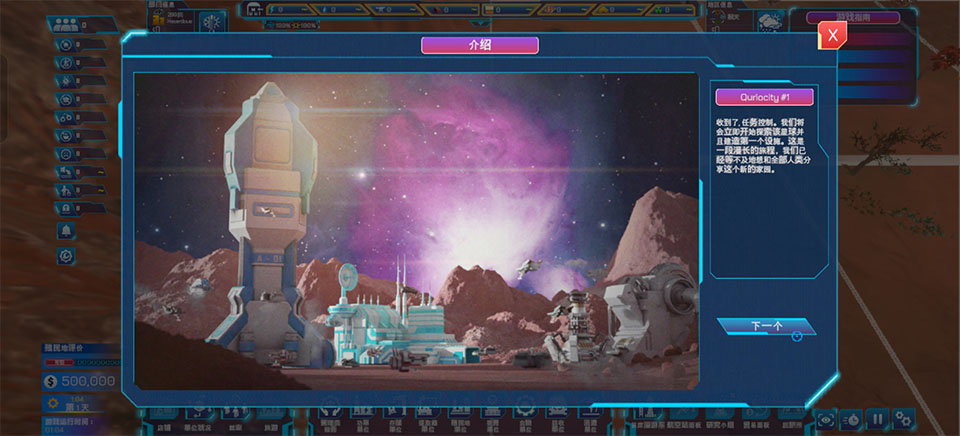The height and width of the screenshot is (436, 960).
Task: Open the 游戏指南 game guide panel
Action: (x=852, y=17)
